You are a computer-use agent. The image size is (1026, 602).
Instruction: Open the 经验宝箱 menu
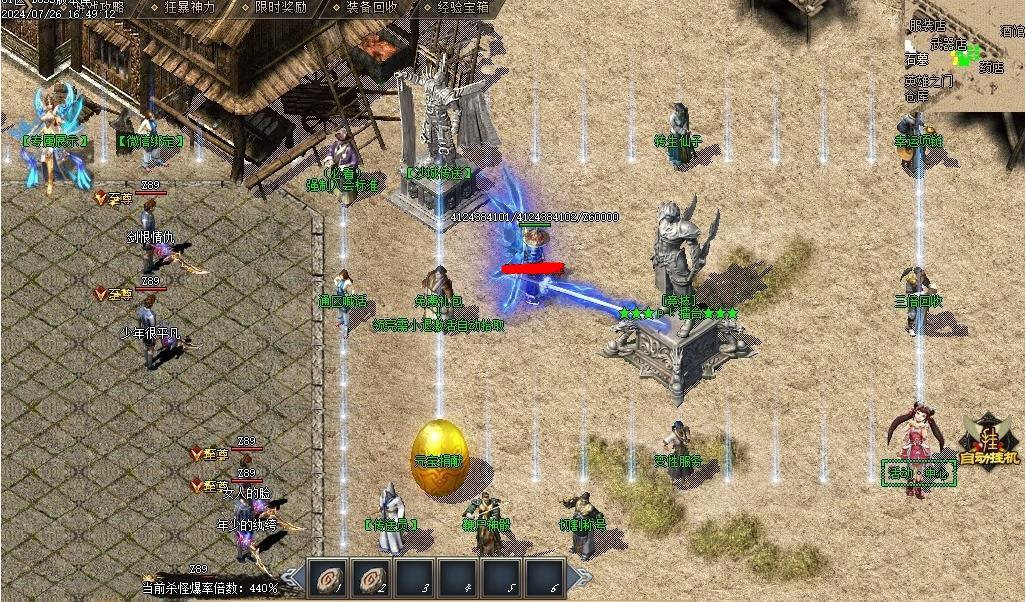point(462,7)
